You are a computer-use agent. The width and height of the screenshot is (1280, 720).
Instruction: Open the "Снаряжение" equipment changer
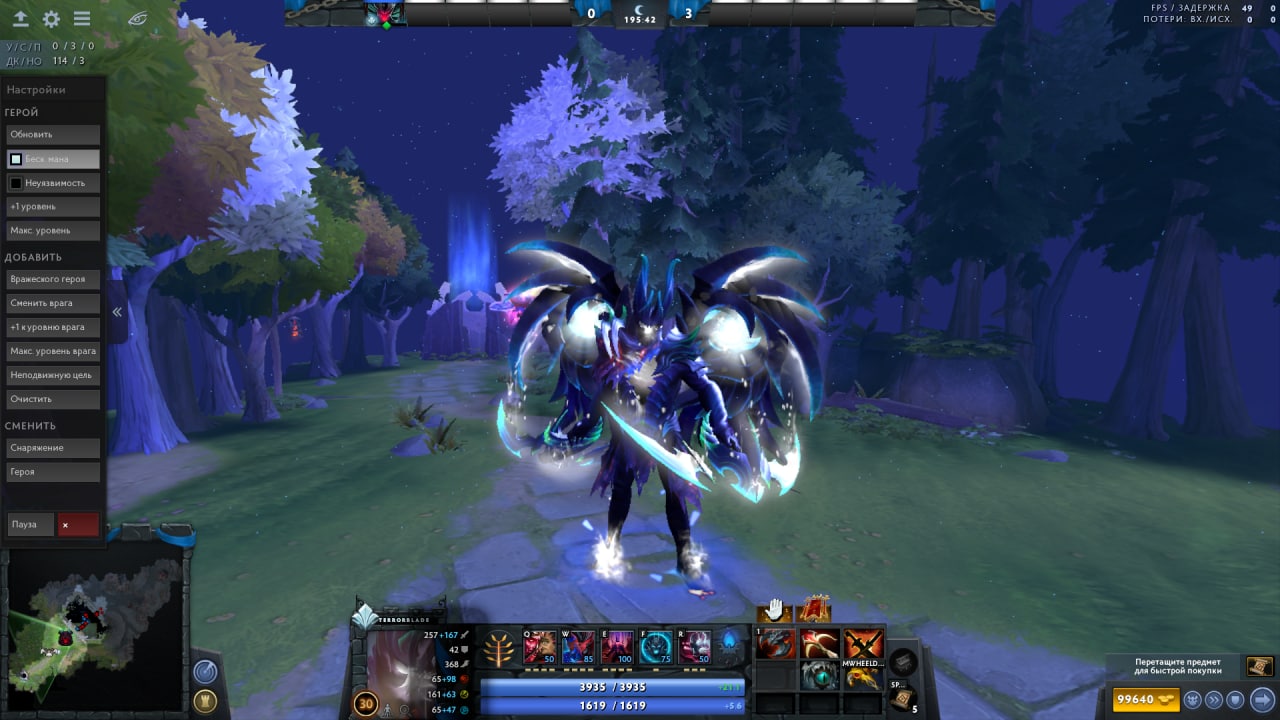[53, 447]
